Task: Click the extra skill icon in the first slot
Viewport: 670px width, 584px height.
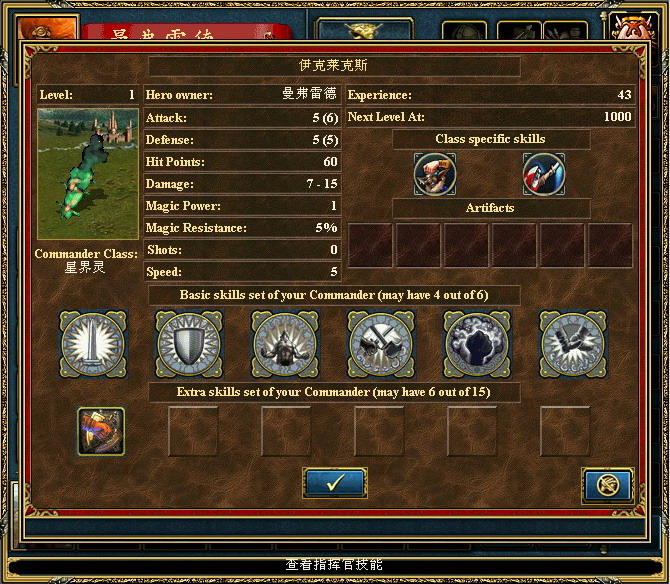Action: (101, 431)
